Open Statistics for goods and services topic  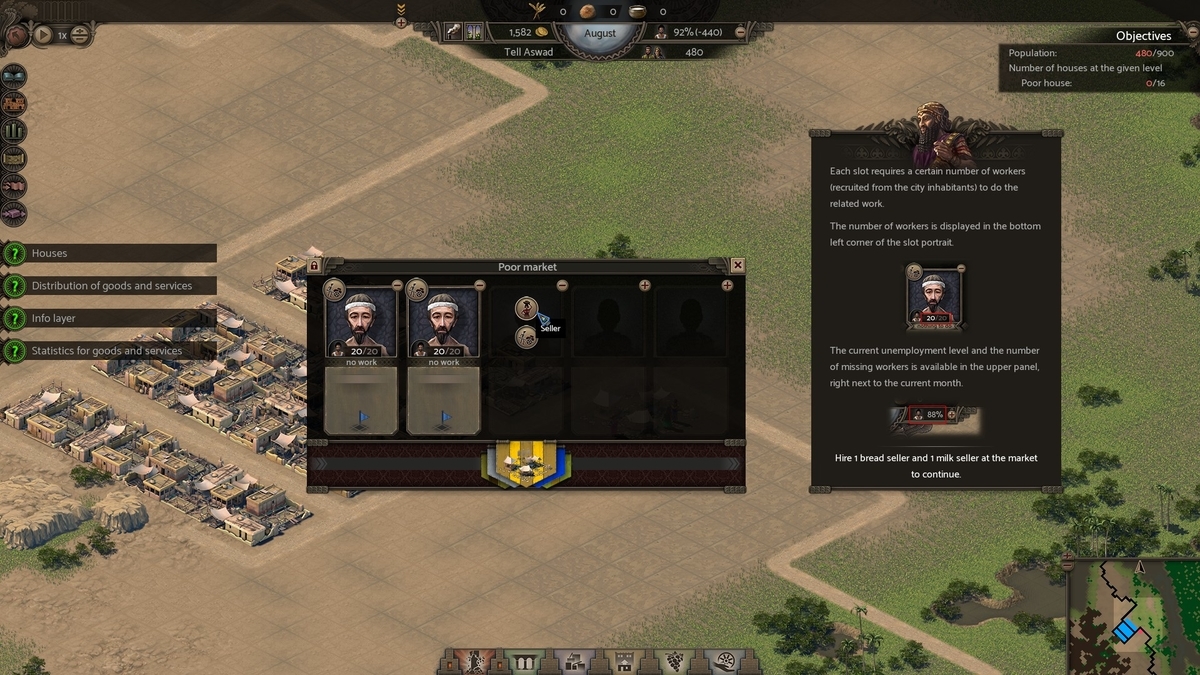click(15, 351)
